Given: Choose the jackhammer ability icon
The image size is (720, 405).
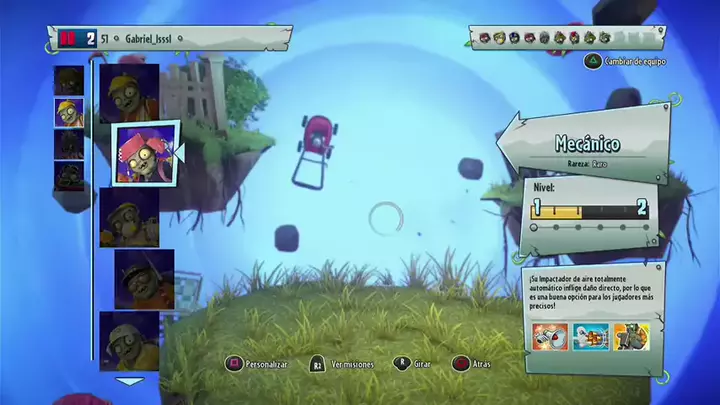Looking at the screenshot, I should click(632, 337).
